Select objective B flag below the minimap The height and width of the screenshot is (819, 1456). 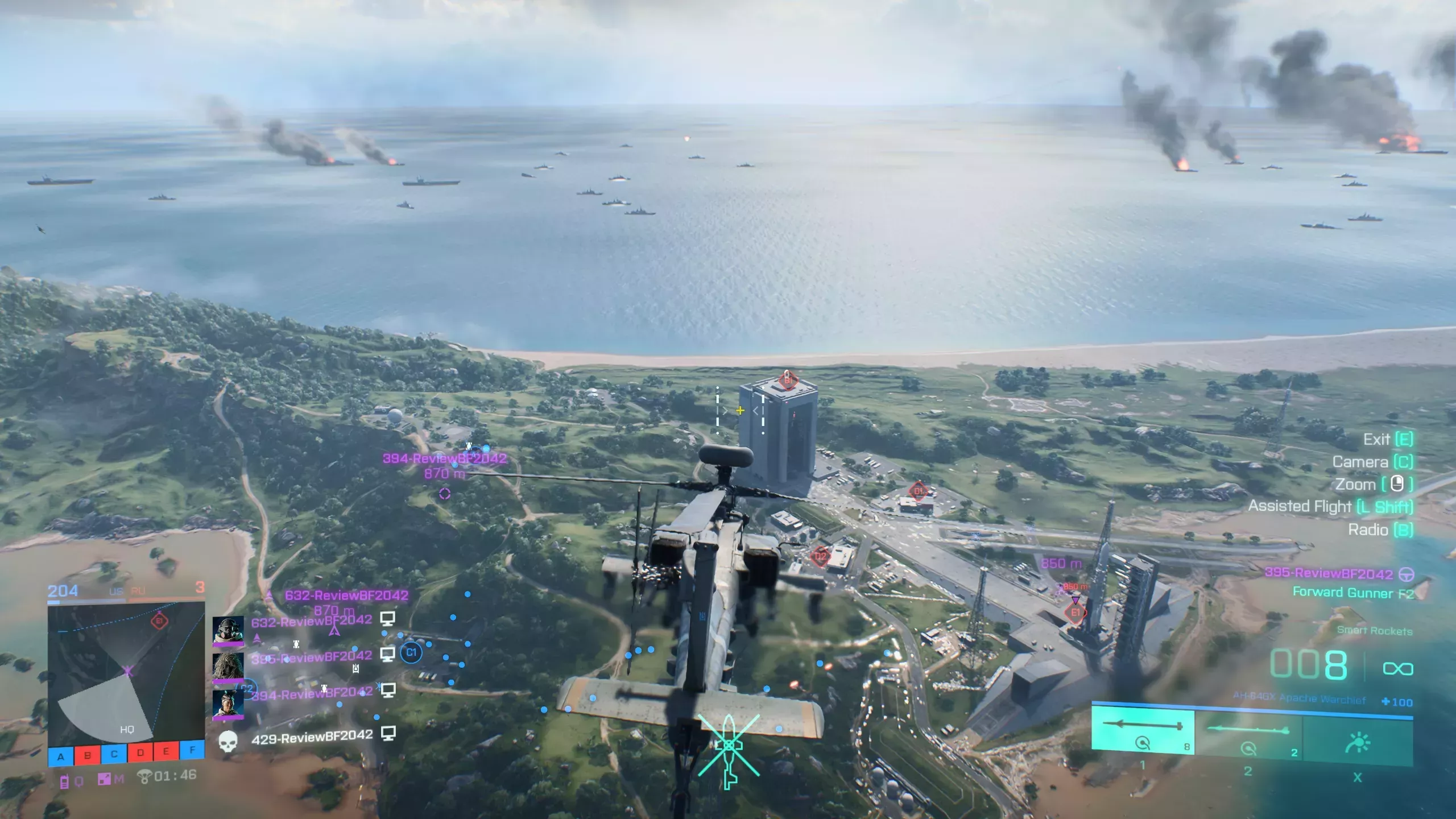coord(88,755)
